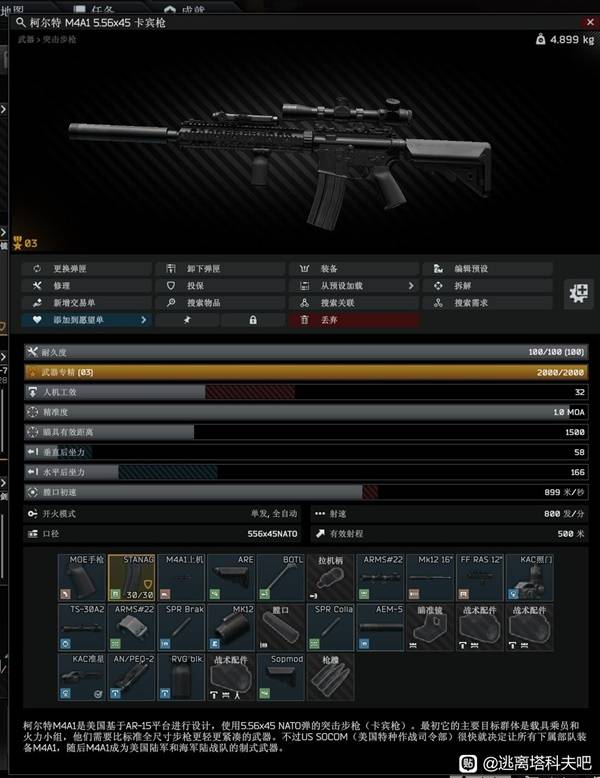Choose 拆解 to disassemble the weapon
The height and width of the screenshot is (778, 600).
coord(487,286)
